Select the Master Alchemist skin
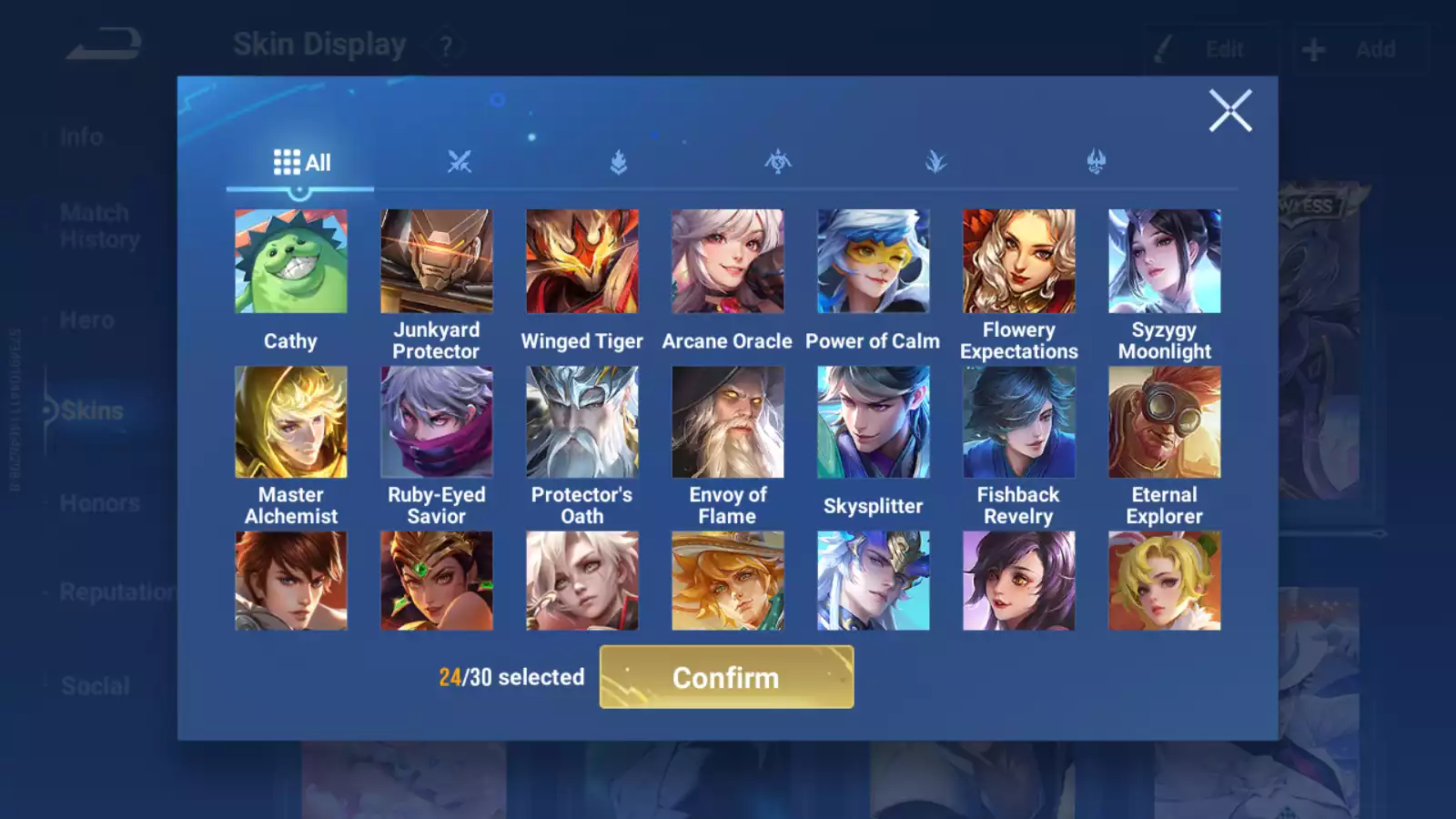The width and height of the screenshot is (1456, 819). pyautogui.click(x=291, y=422)
